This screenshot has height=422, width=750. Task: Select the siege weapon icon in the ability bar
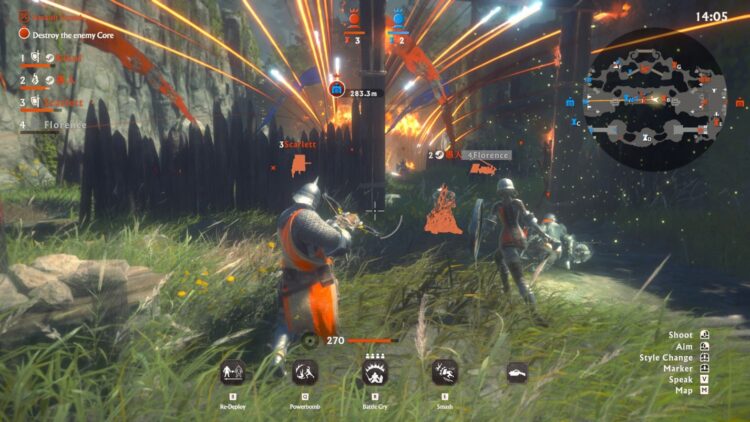517,373
